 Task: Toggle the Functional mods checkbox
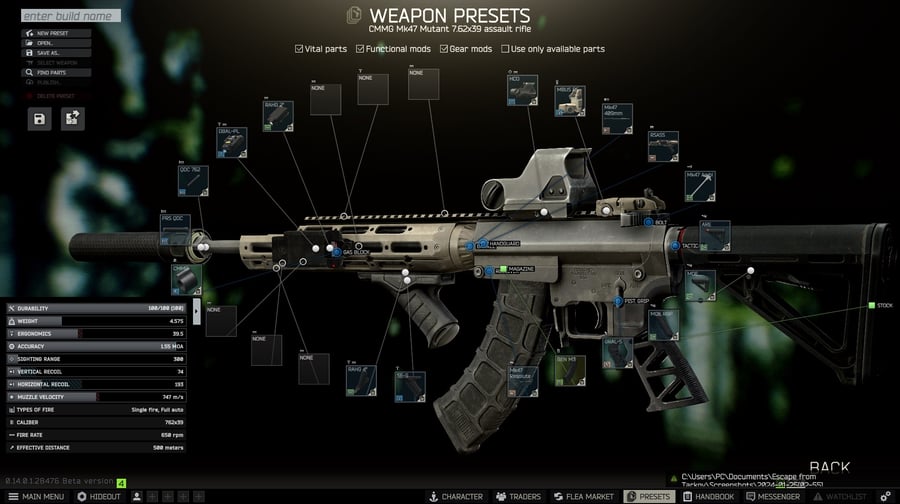click(x=360, y=49)
